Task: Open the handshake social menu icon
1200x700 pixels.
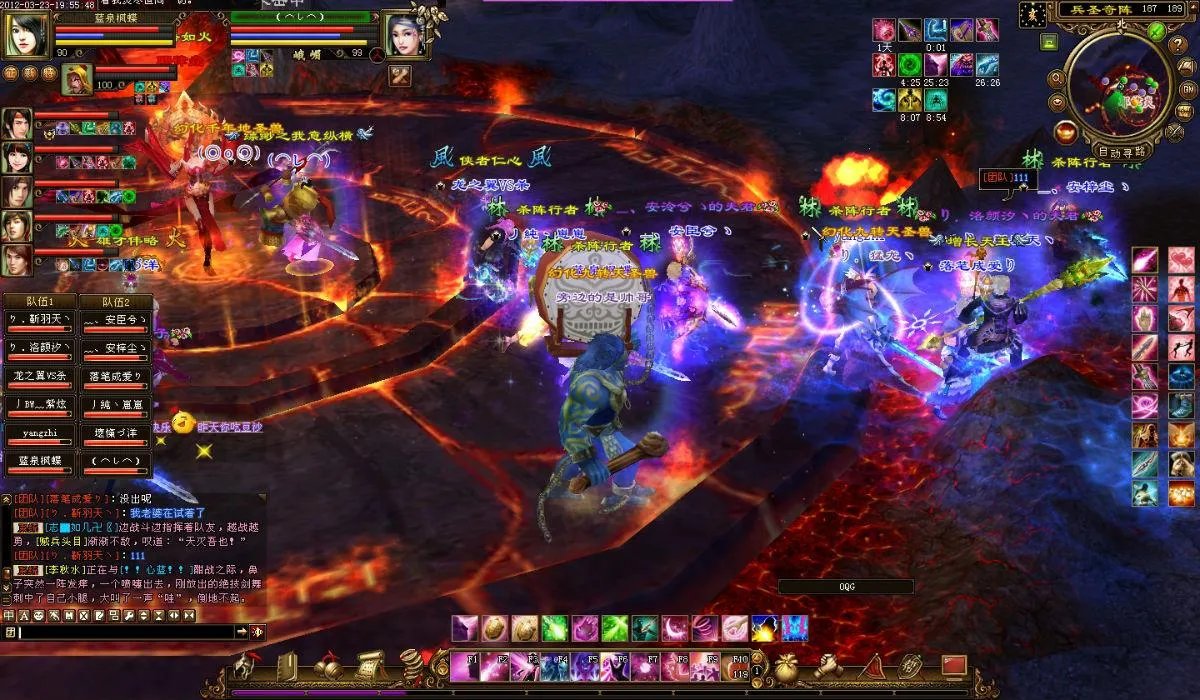Action: [829, 666]
